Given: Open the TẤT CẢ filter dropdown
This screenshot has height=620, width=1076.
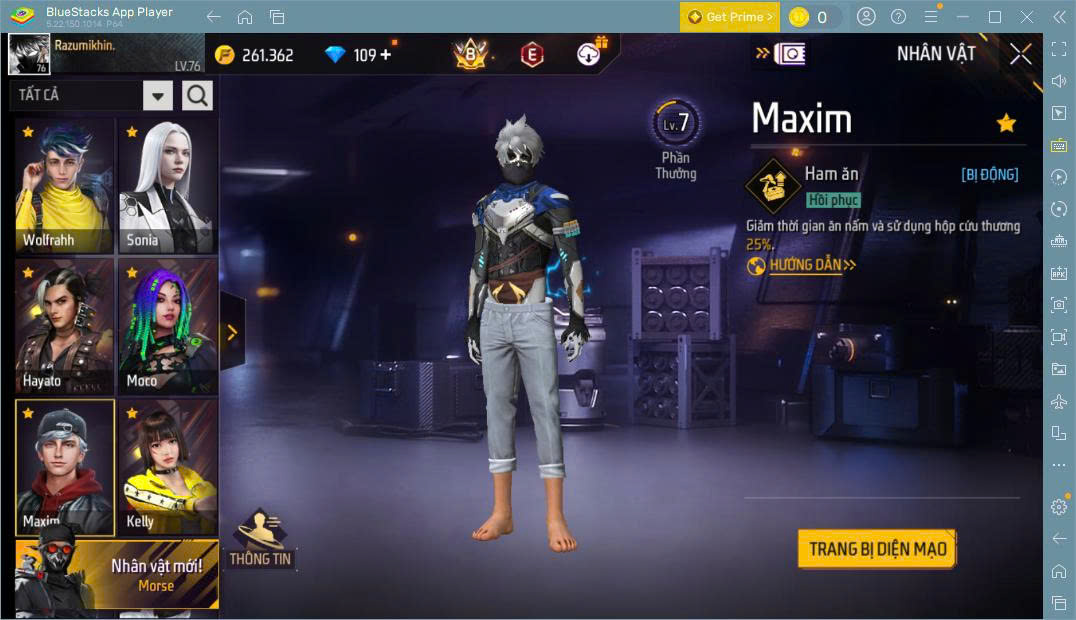Looking at the screenshot, I should point(158,96).
